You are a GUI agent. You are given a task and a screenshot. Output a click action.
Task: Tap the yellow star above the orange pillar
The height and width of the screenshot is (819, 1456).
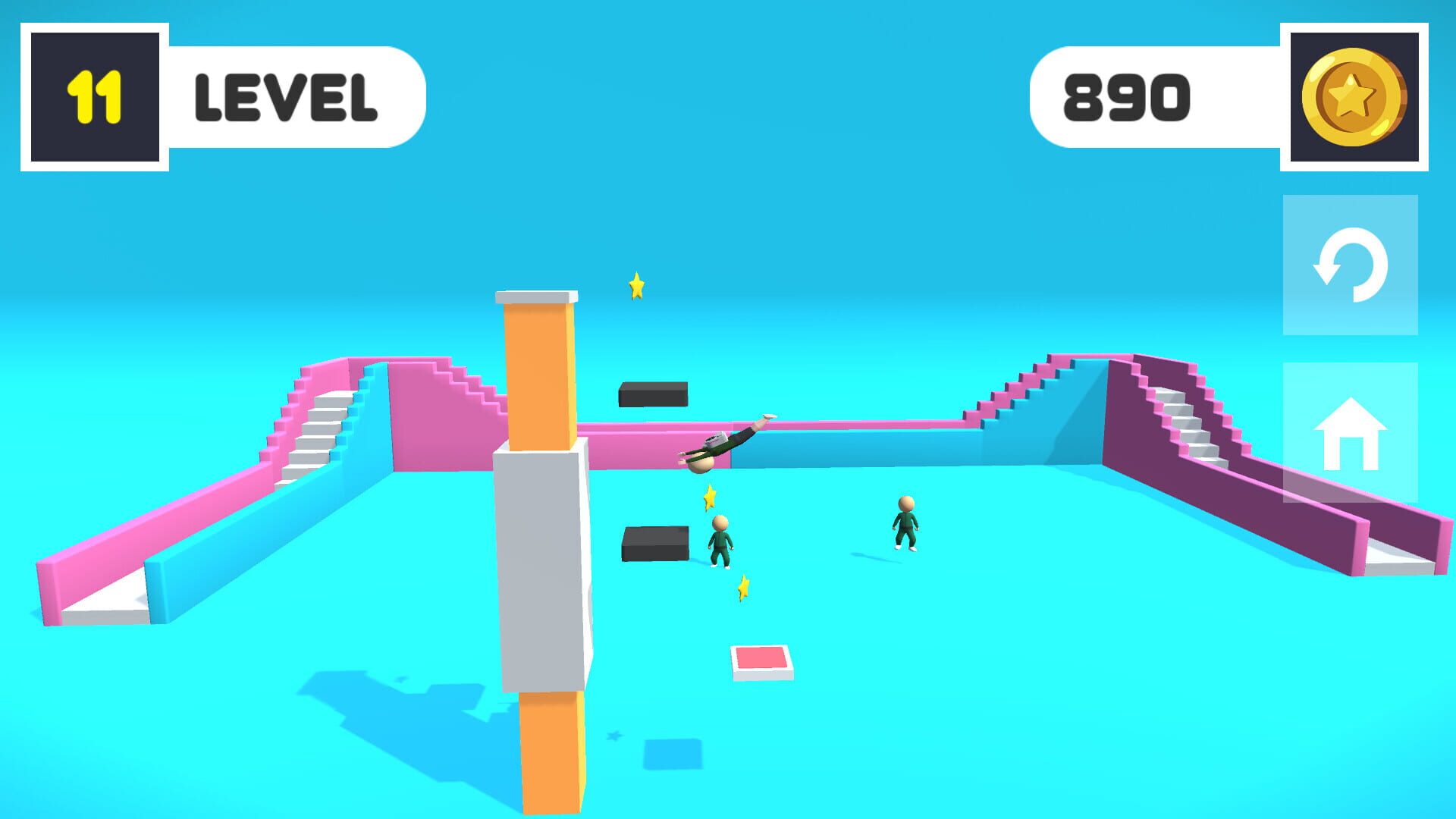pos(635,287)
